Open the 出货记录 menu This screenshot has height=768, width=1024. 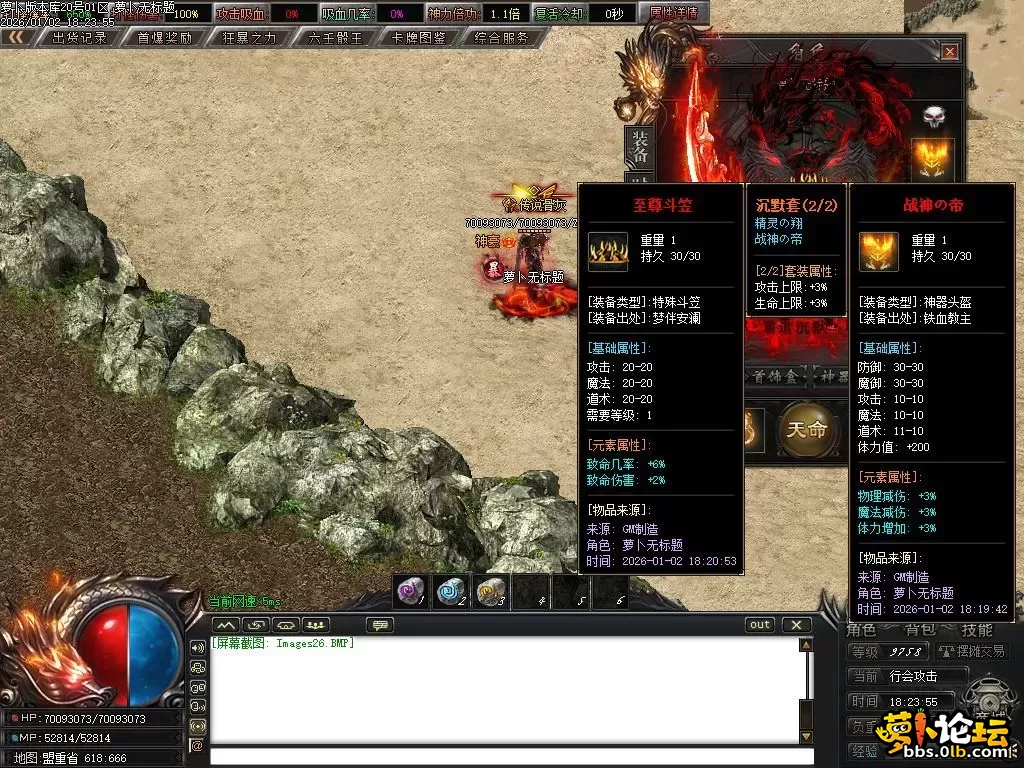[x=79, y=38]
